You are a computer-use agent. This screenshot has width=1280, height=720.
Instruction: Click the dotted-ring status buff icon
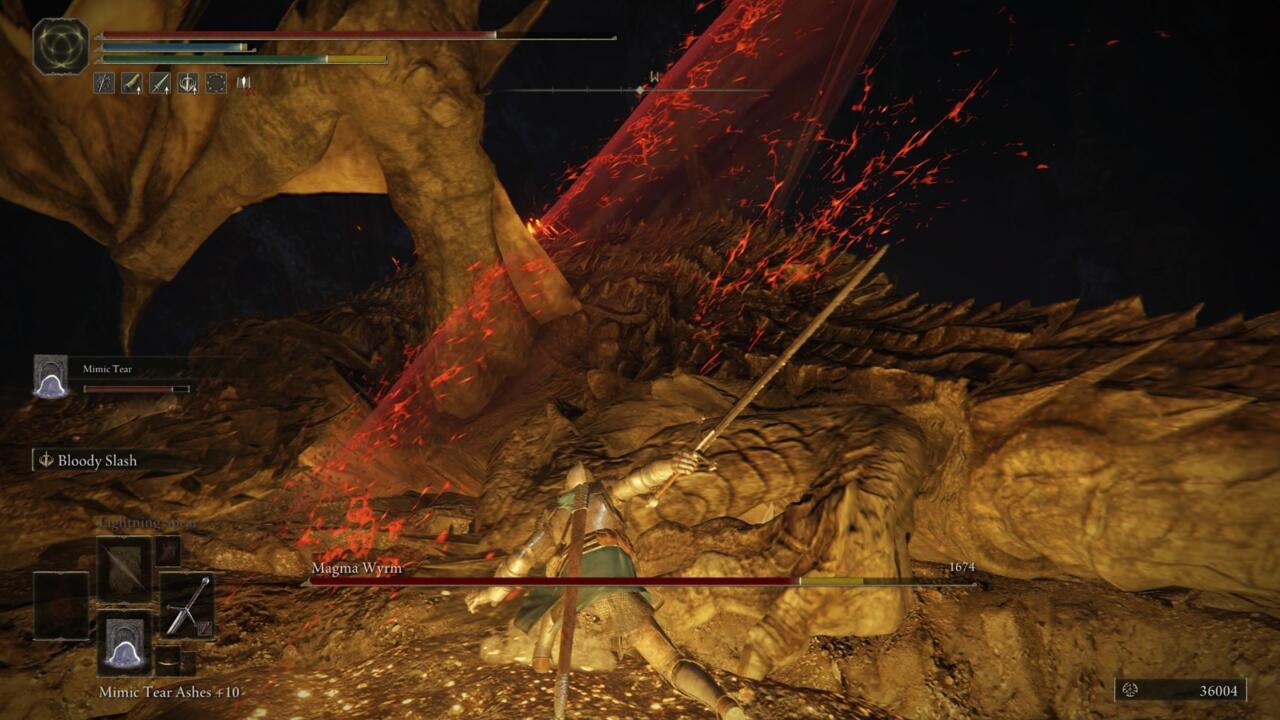click(216, 84)
